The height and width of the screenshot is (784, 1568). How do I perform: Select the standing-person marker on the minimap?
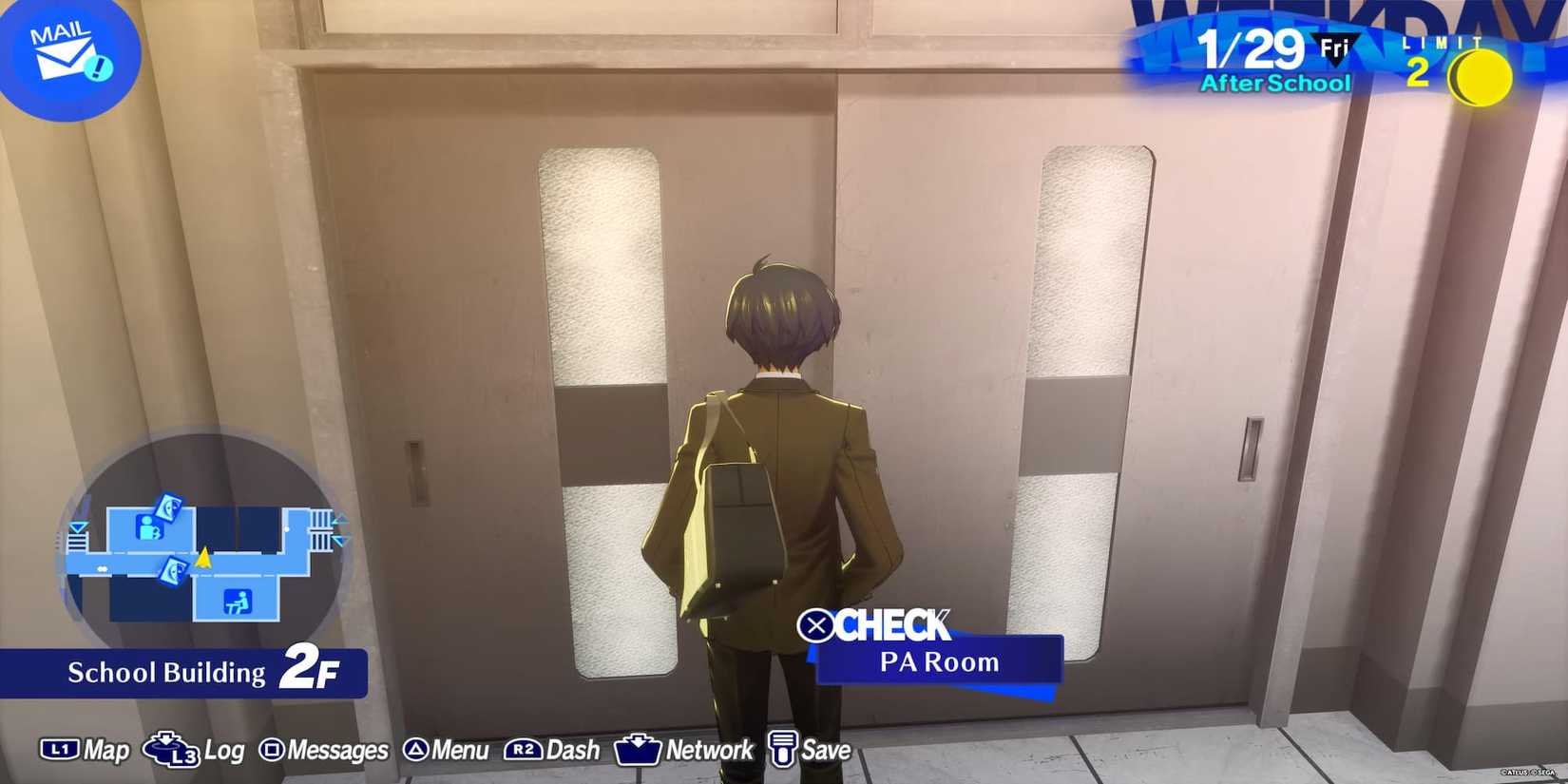coord(149,527)
